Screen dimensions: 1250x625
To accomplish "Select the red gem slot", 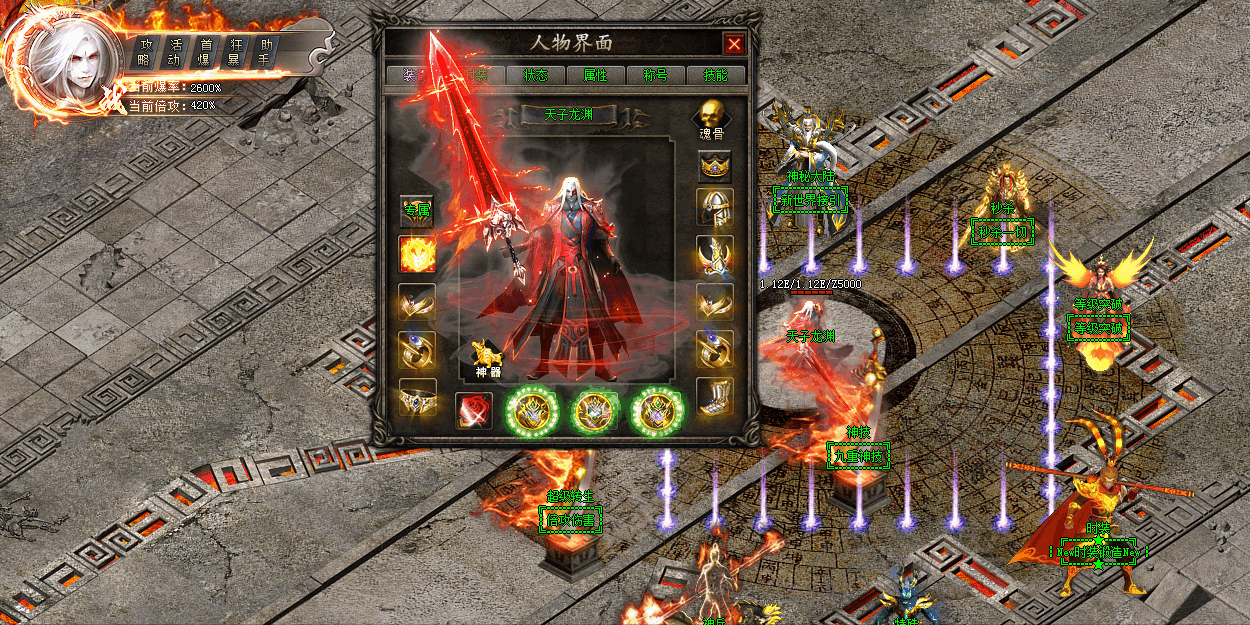I will (x=472, y=410).
